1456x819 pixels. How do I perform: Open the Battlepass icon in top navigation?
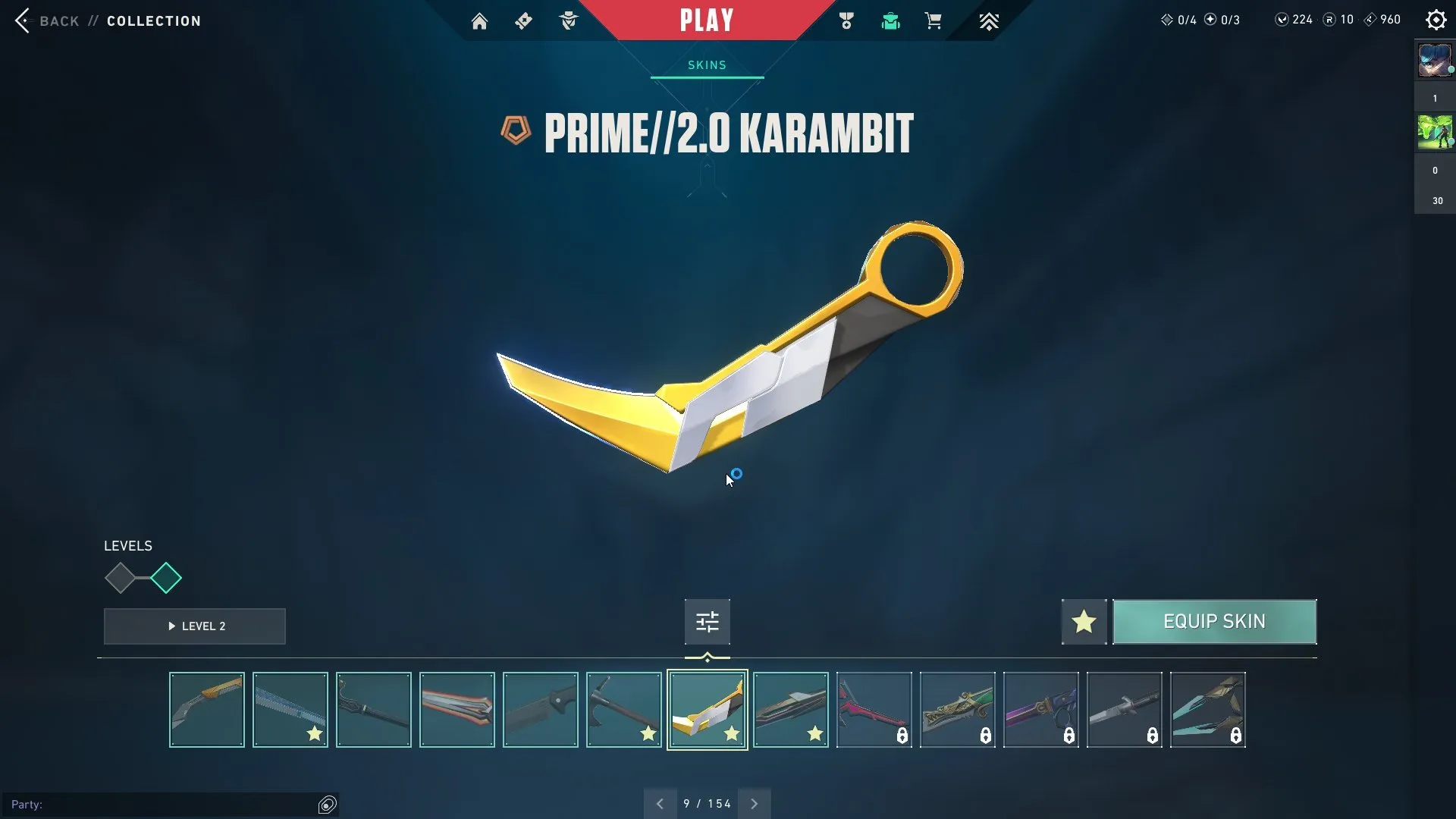tap(523, 20)
